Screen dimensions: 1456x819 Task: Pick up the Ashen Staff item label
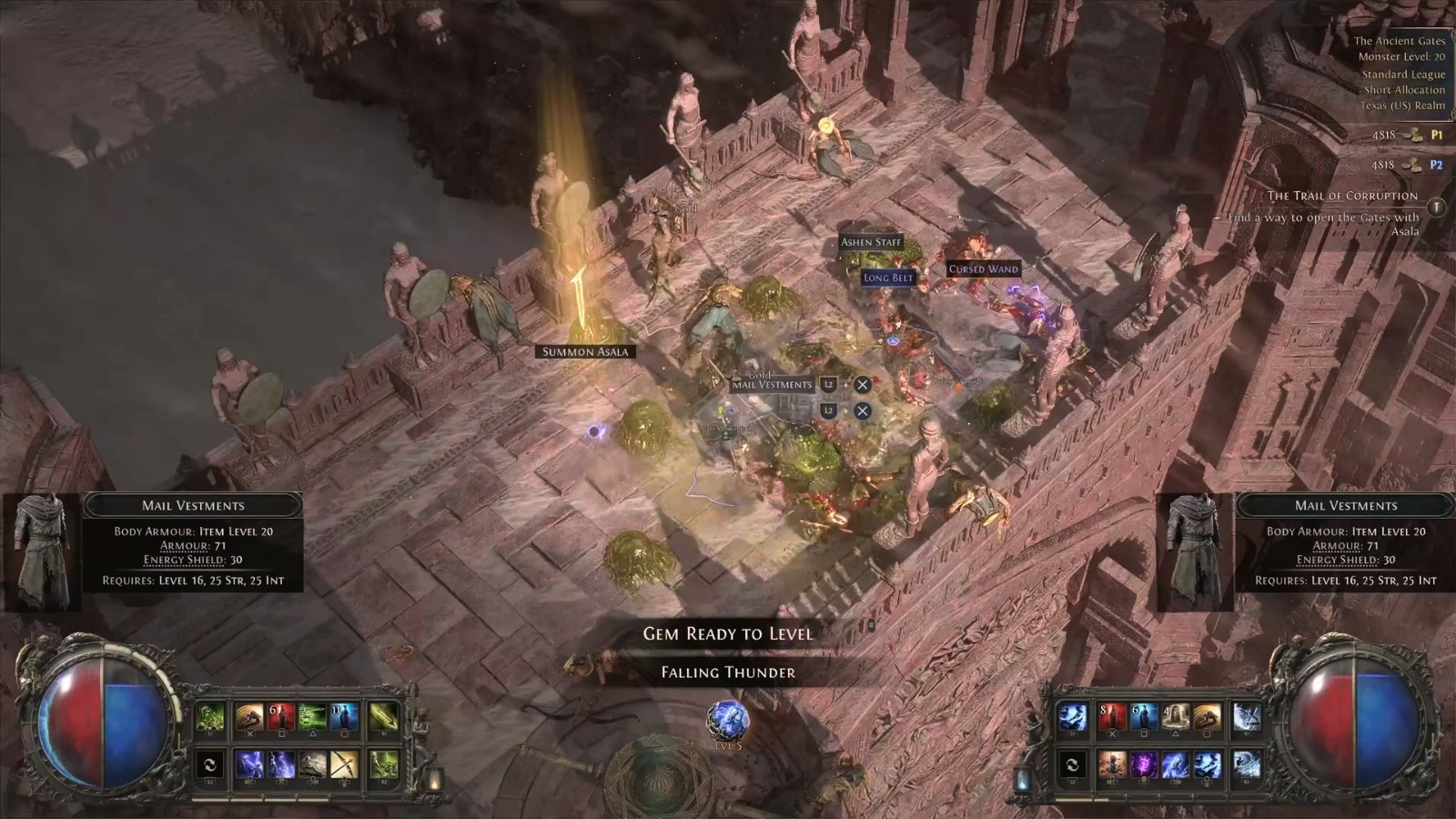pyautogui.click(x=871, y=242)
